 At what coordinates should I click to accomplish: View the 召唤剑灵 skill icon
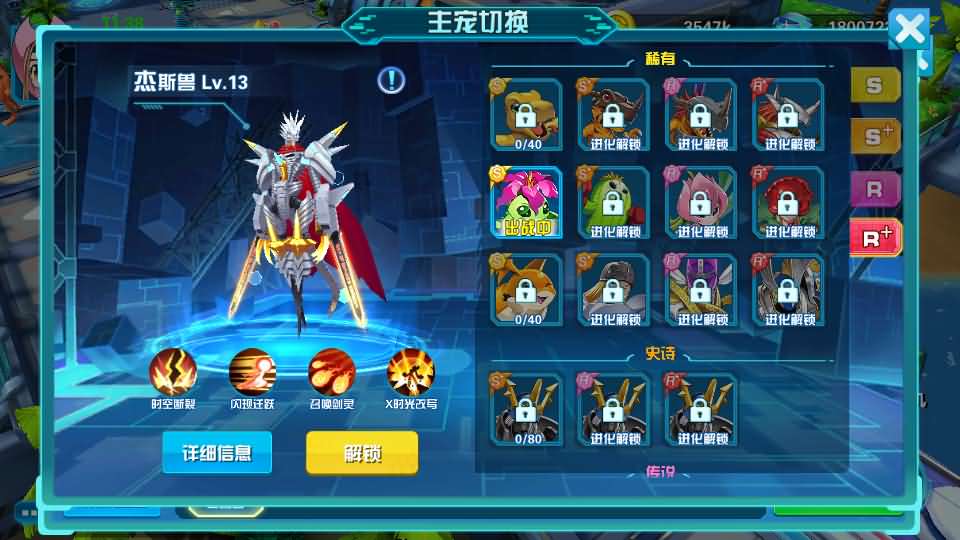tap(331, 372)
